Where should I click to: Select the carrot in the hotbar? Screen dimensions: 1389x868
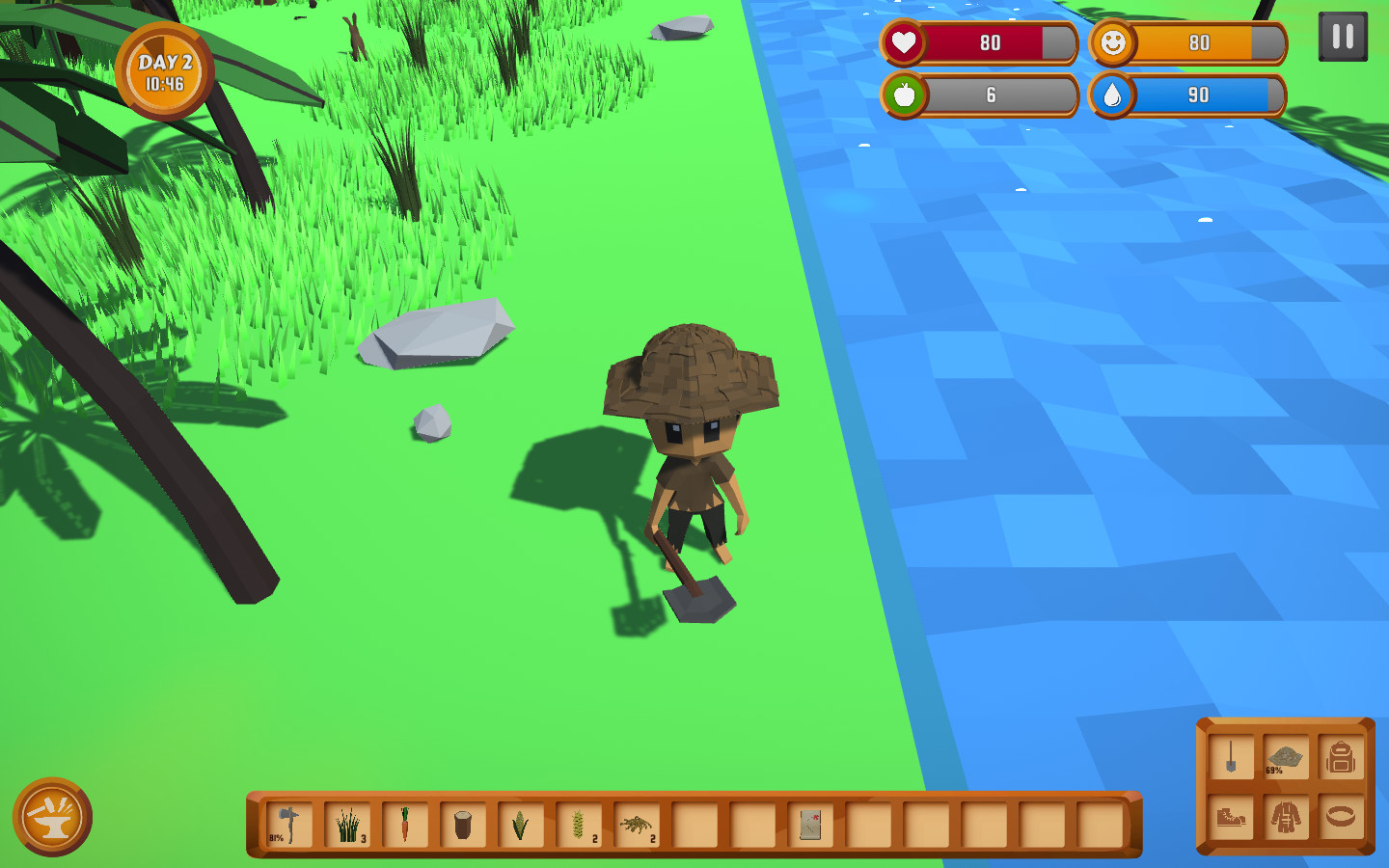[x=405, y=823]
